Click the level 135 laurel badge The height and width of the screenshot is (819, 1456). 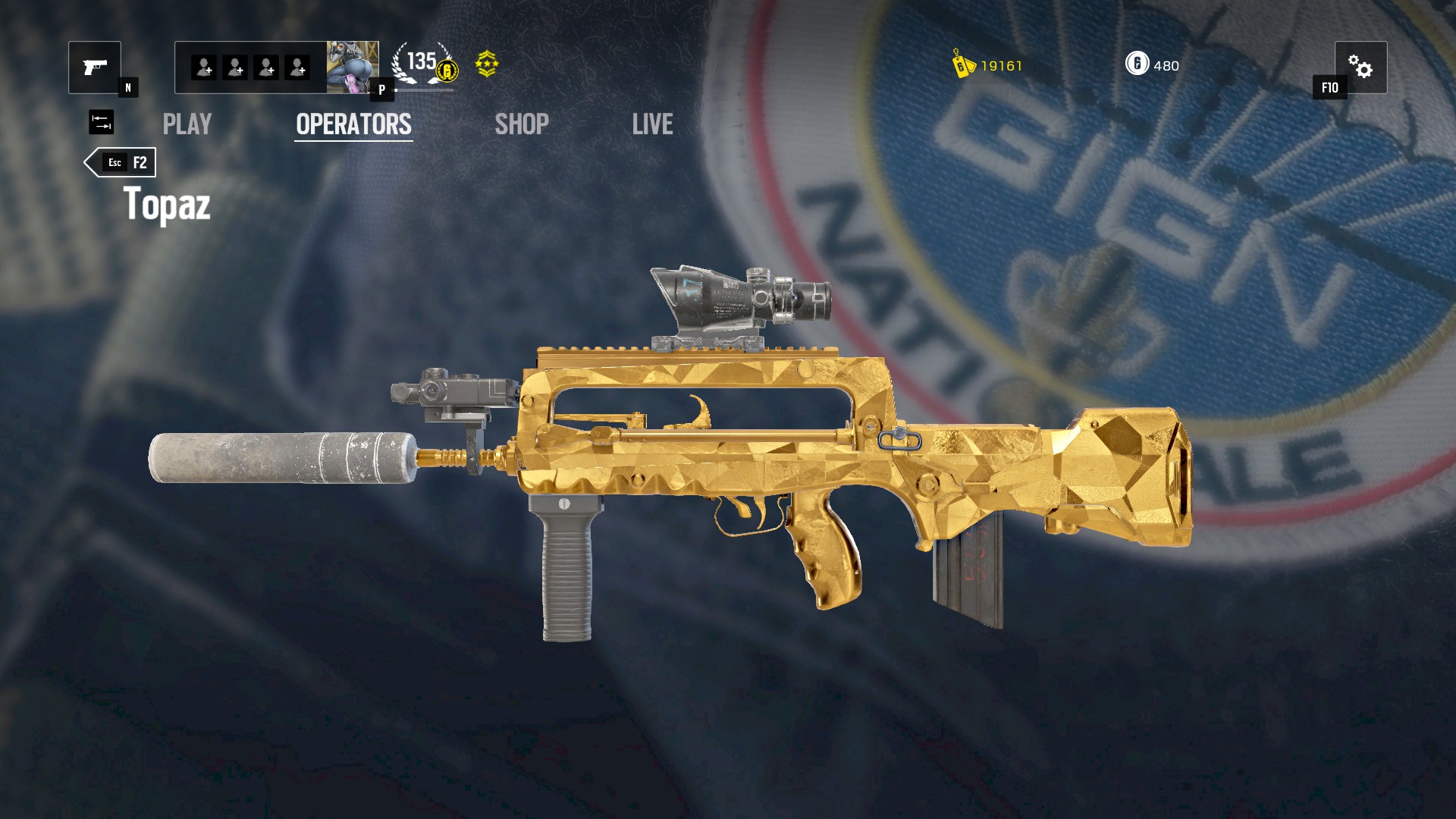click(x=418, y=64)
